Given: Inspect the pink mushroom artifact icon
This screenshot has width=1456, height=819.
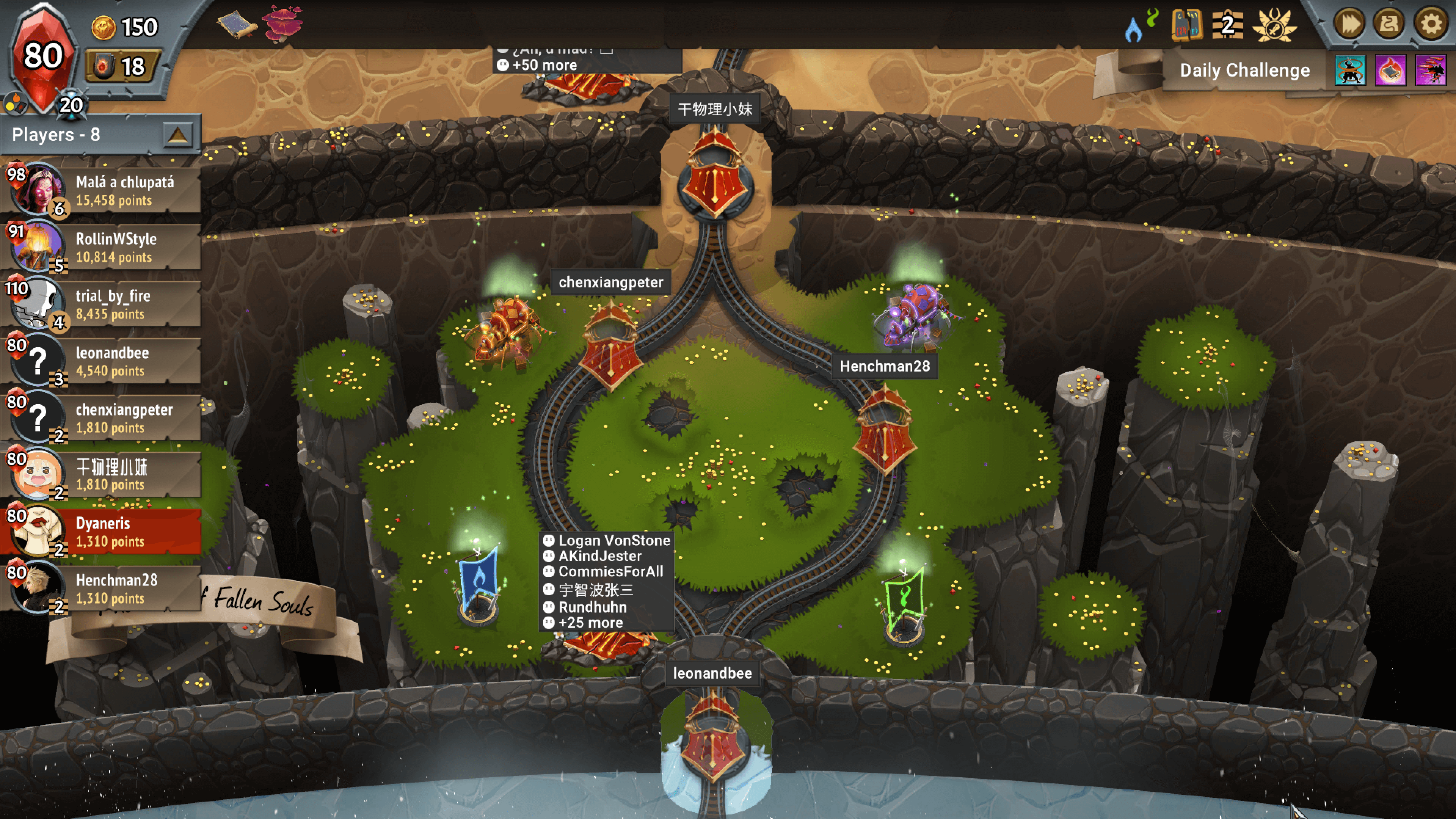Looking at the screenshot, I should pos(282,24).
